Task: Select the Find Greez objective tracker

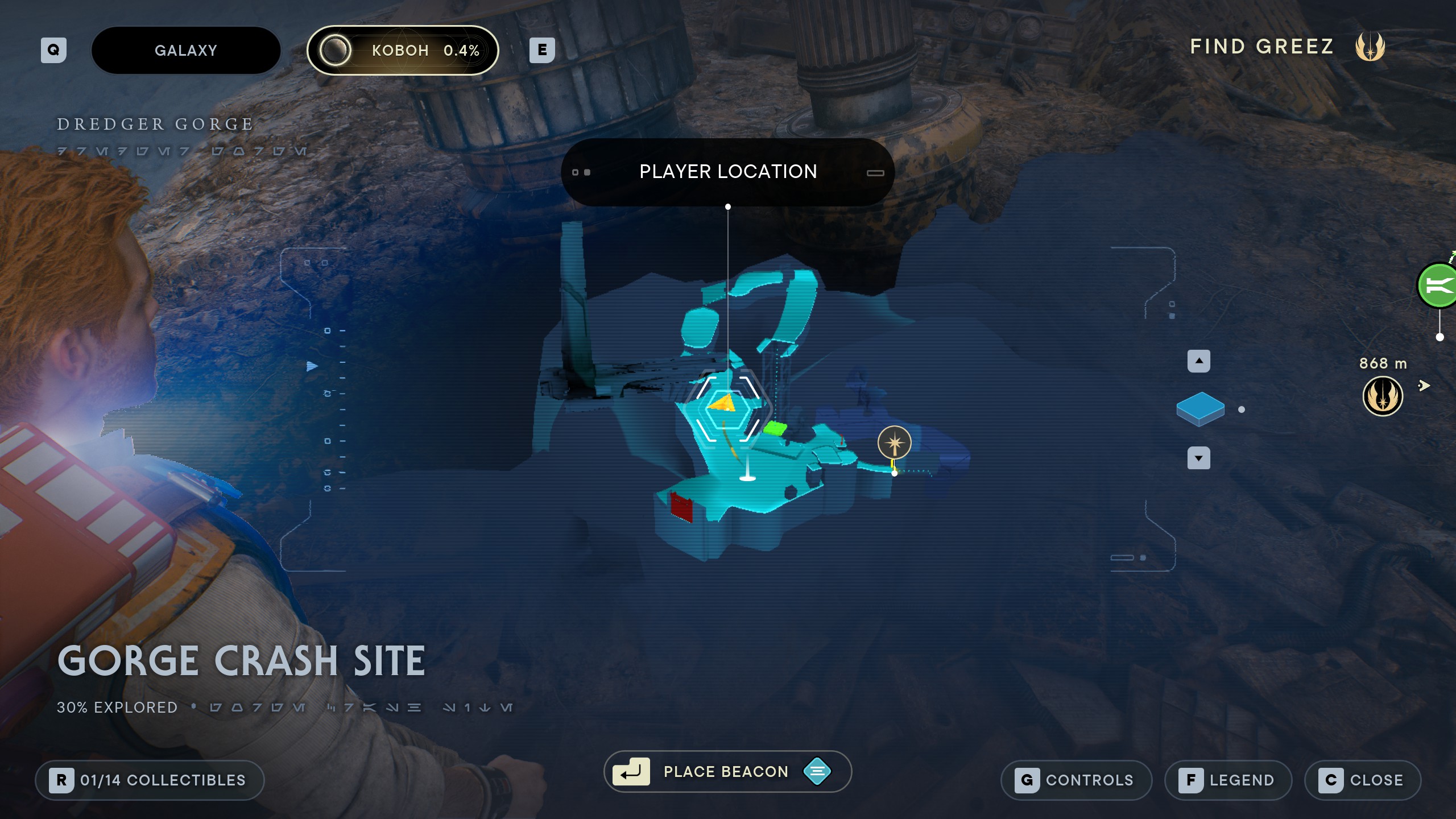Action: click(1287, 47)
